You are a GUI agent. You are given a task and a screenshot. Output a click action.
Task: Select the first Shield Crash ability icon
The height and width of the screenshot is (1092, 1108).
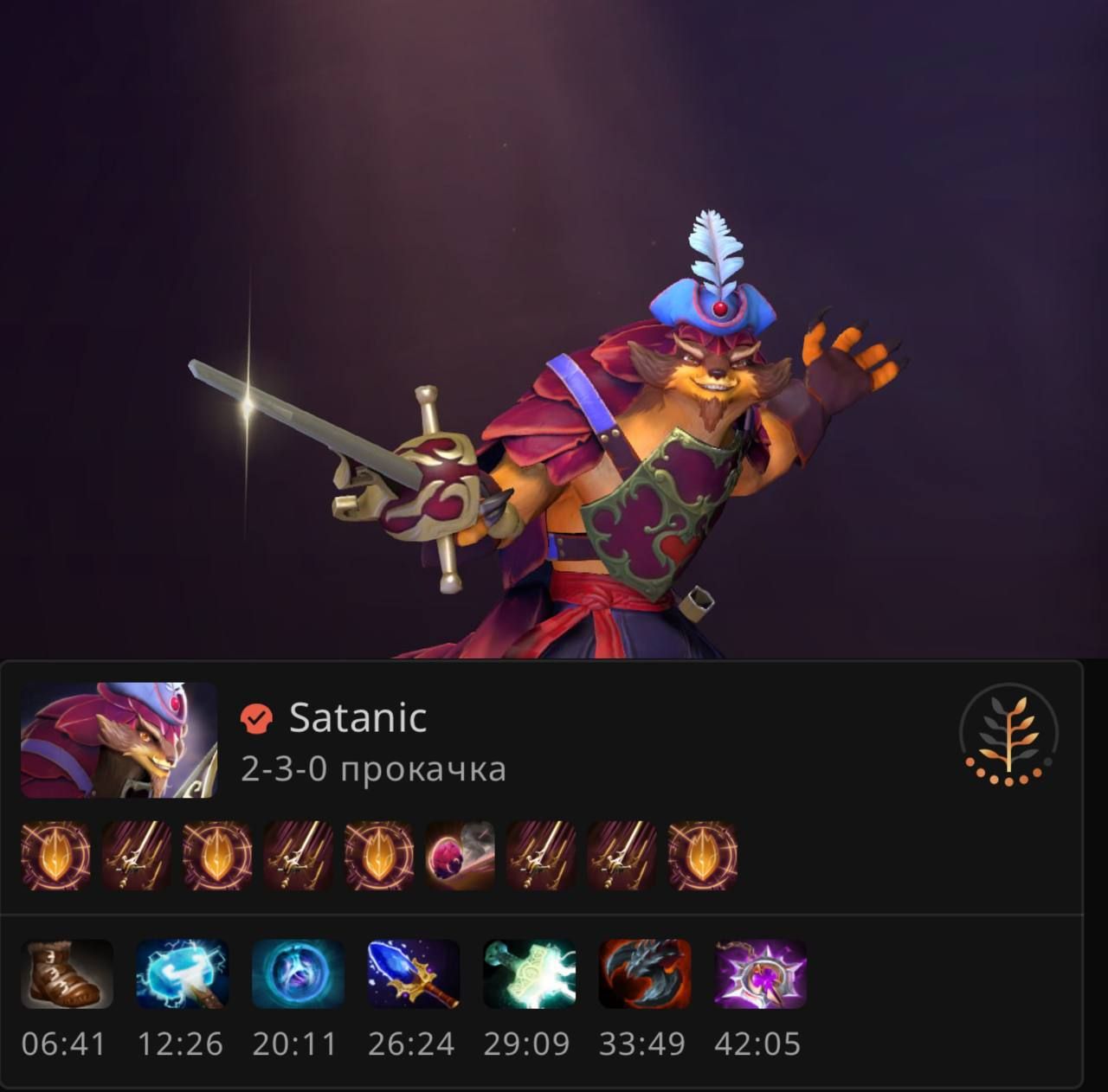(x=55, y=857)
